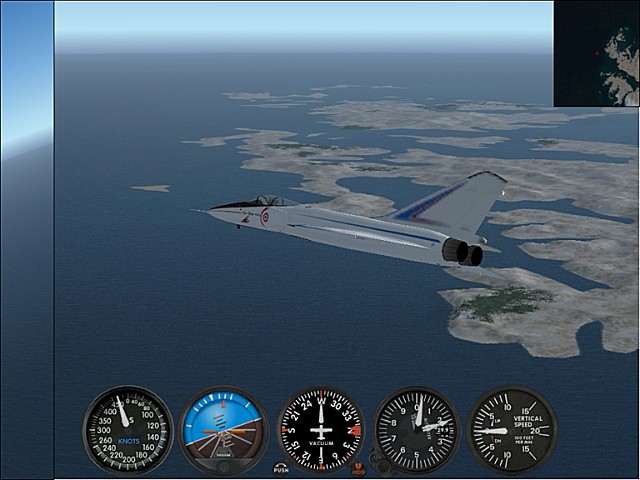Screen dimensions: 640x480
Task: Click the airspeed indicator gauge in knots
Action: pos(127,429)
